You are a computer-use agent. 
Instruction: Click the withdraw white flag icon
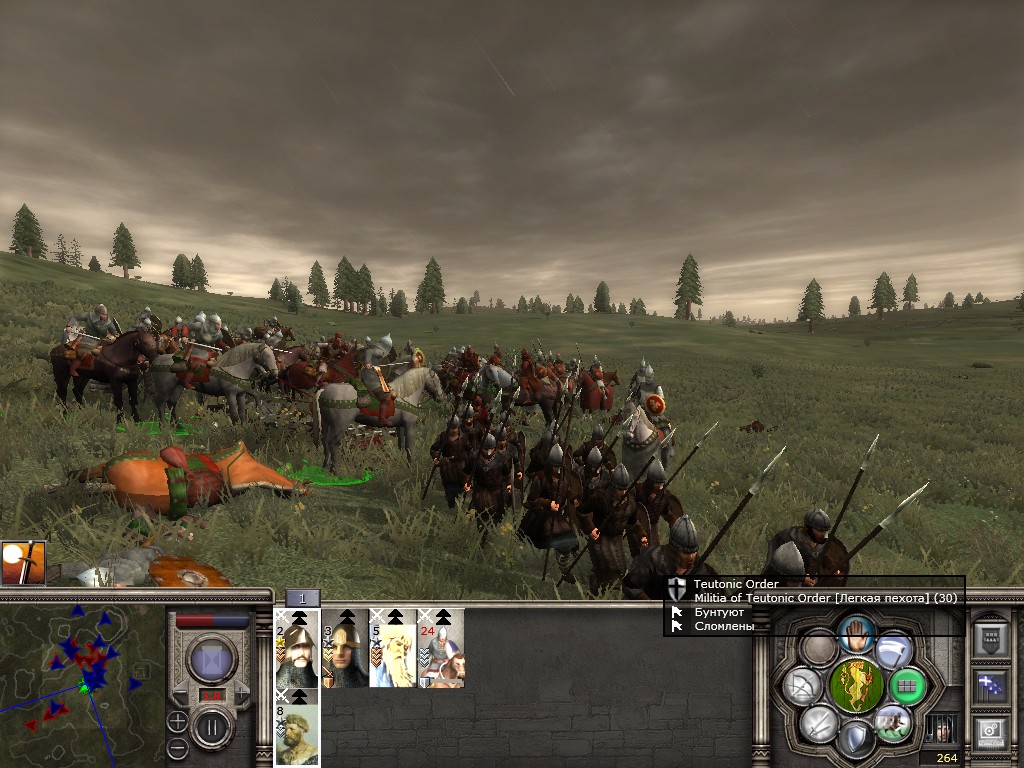coord(893,650)
